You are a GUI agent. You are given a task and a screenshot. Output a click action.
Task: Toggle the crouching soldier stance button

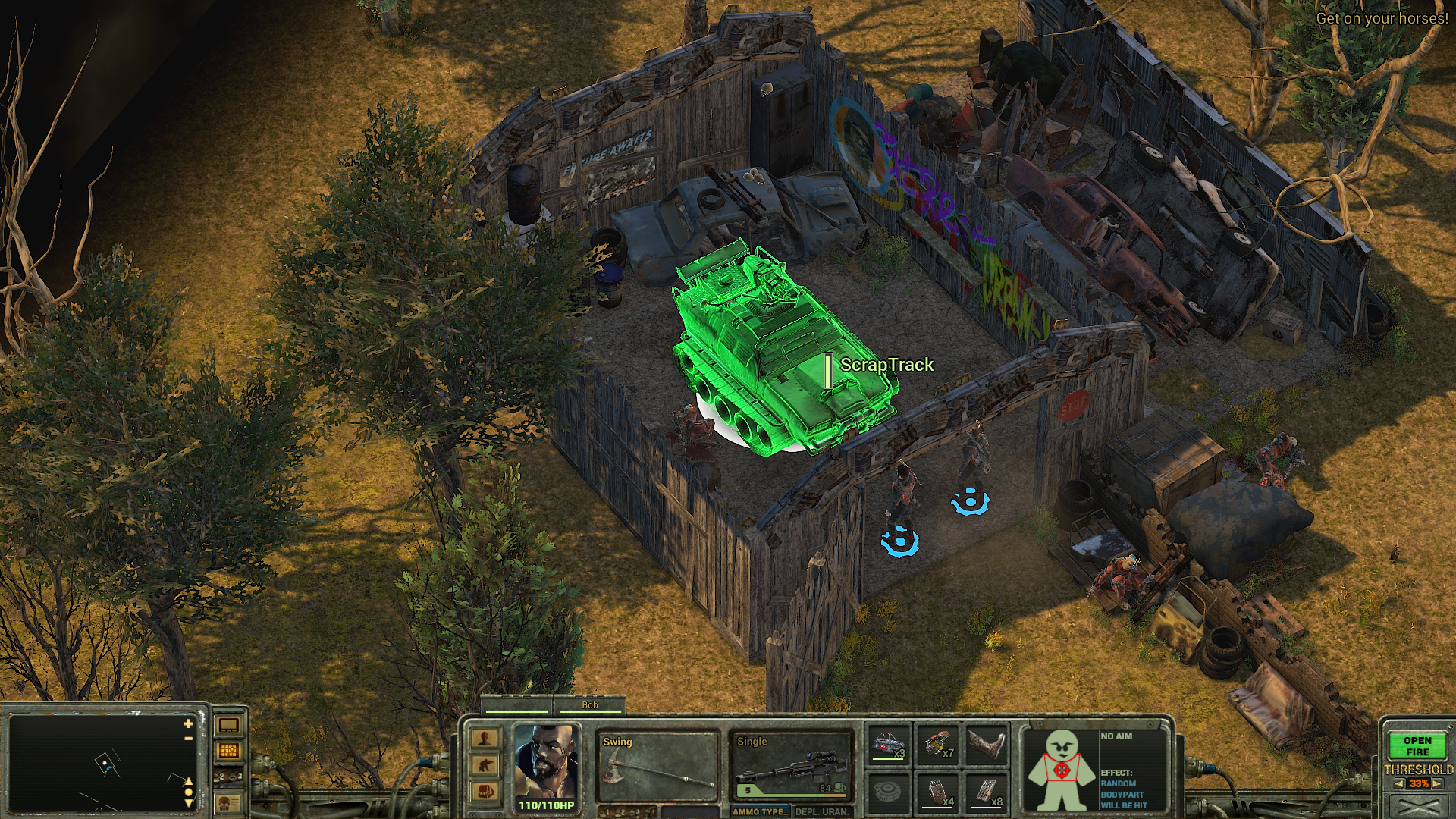[x=485, y=766]
